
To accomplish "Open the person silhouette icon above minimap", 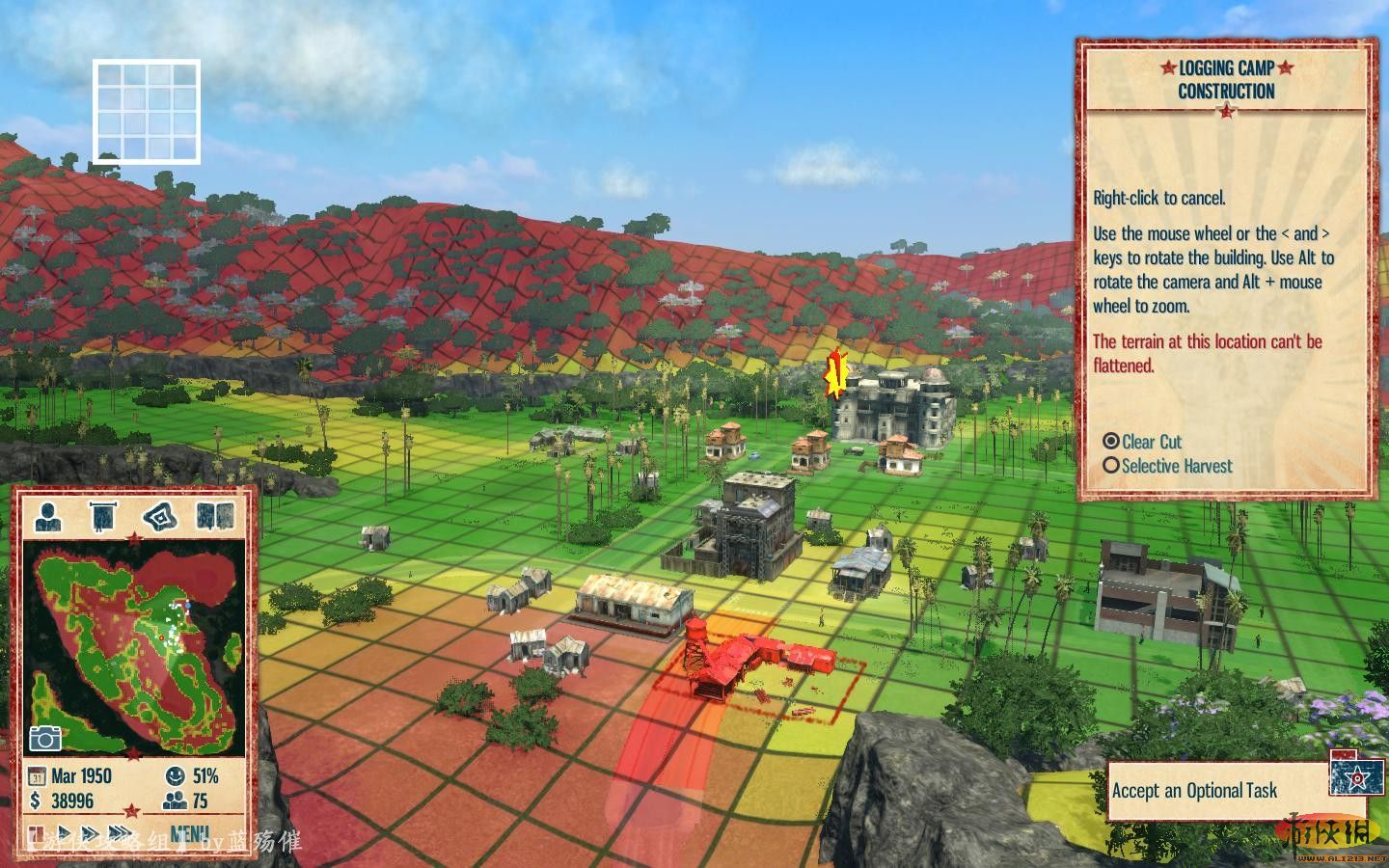I will pyautogui.click(x=47, y=516).
